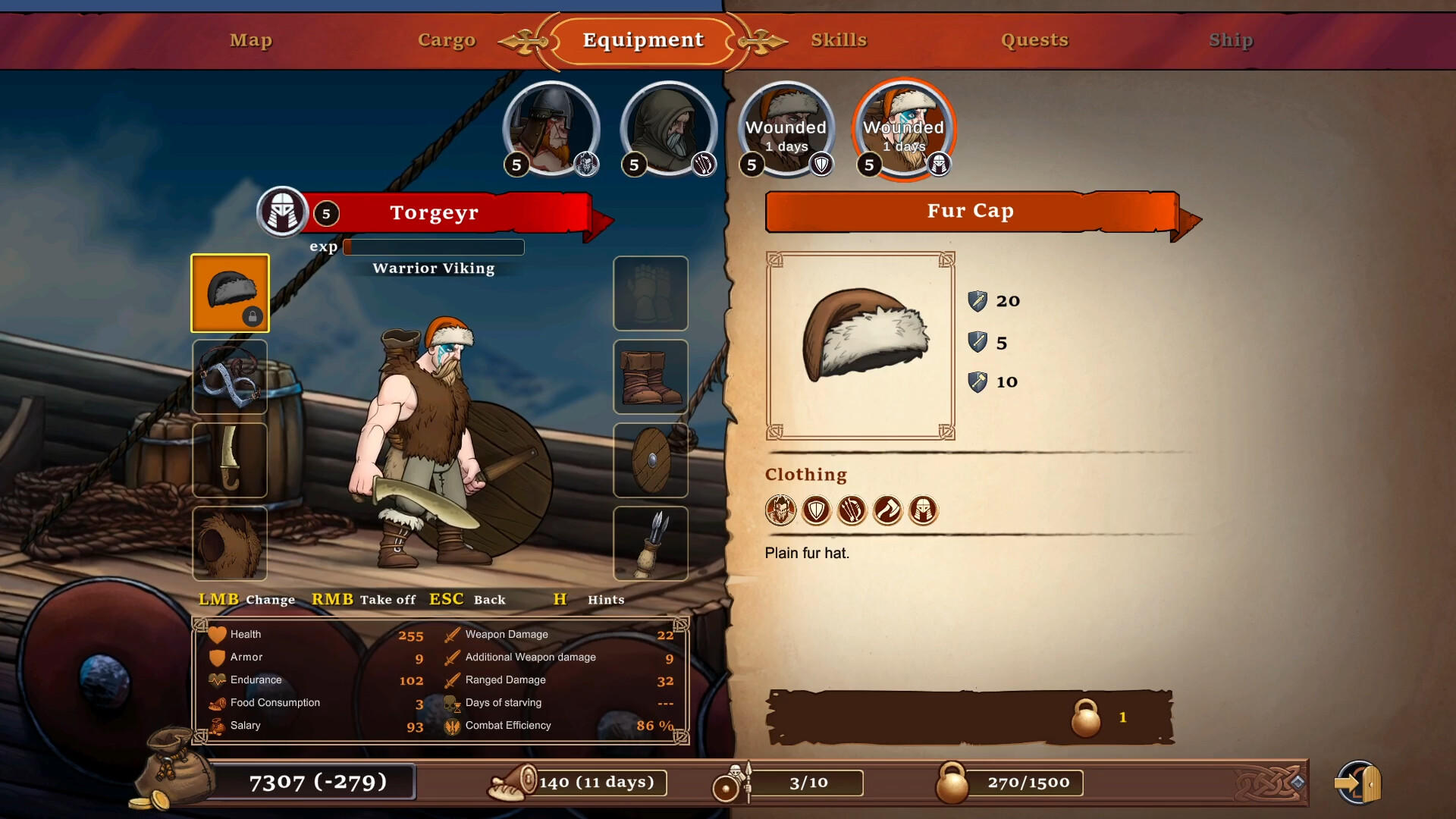Screen dimensions: 1456x819
Task: Click the helmet class icon under Clothing
Action: pyautogui.click(x=923, y=510)
